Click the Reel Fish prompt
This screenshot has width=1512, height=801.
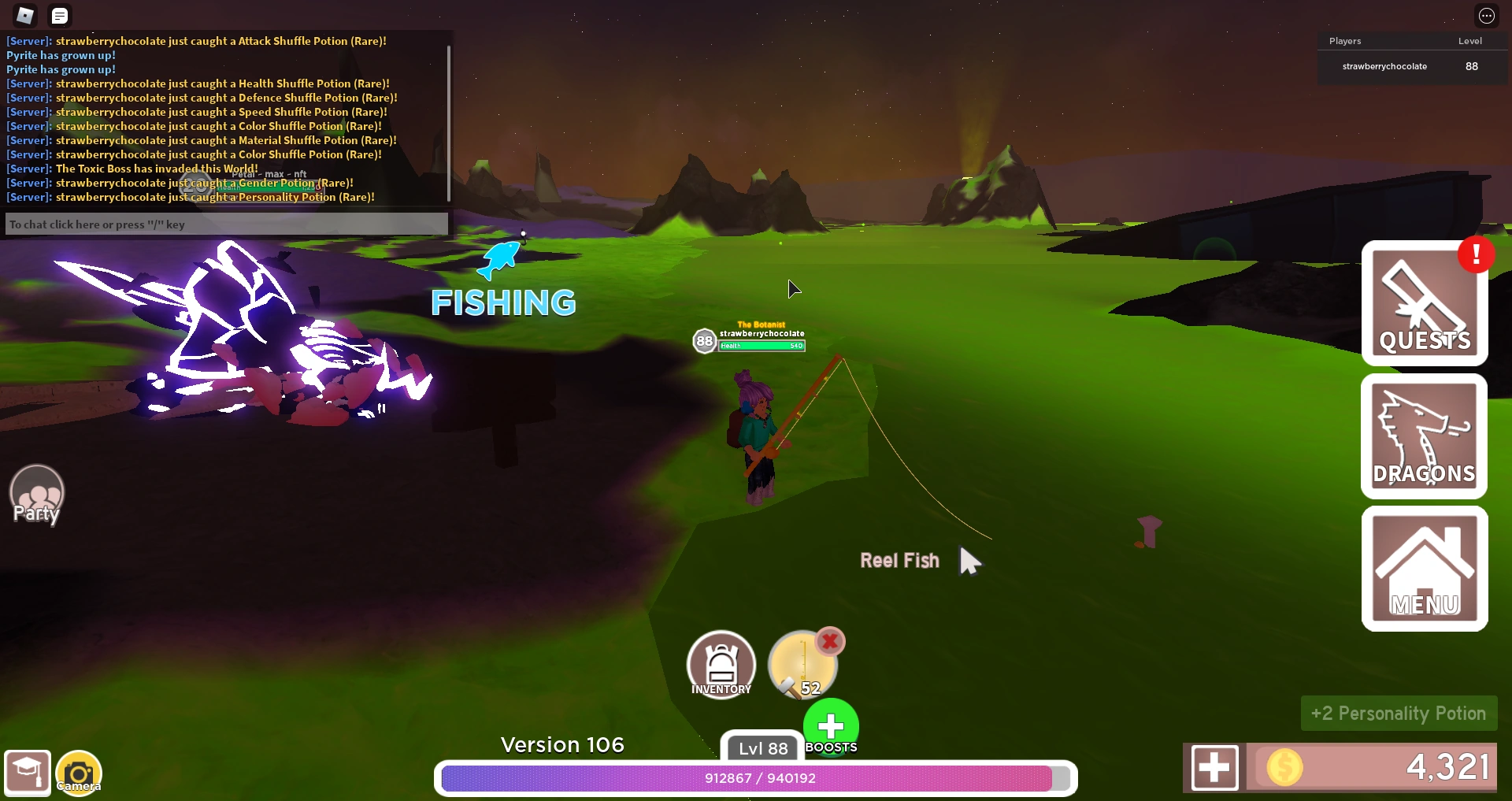(899, 560)
